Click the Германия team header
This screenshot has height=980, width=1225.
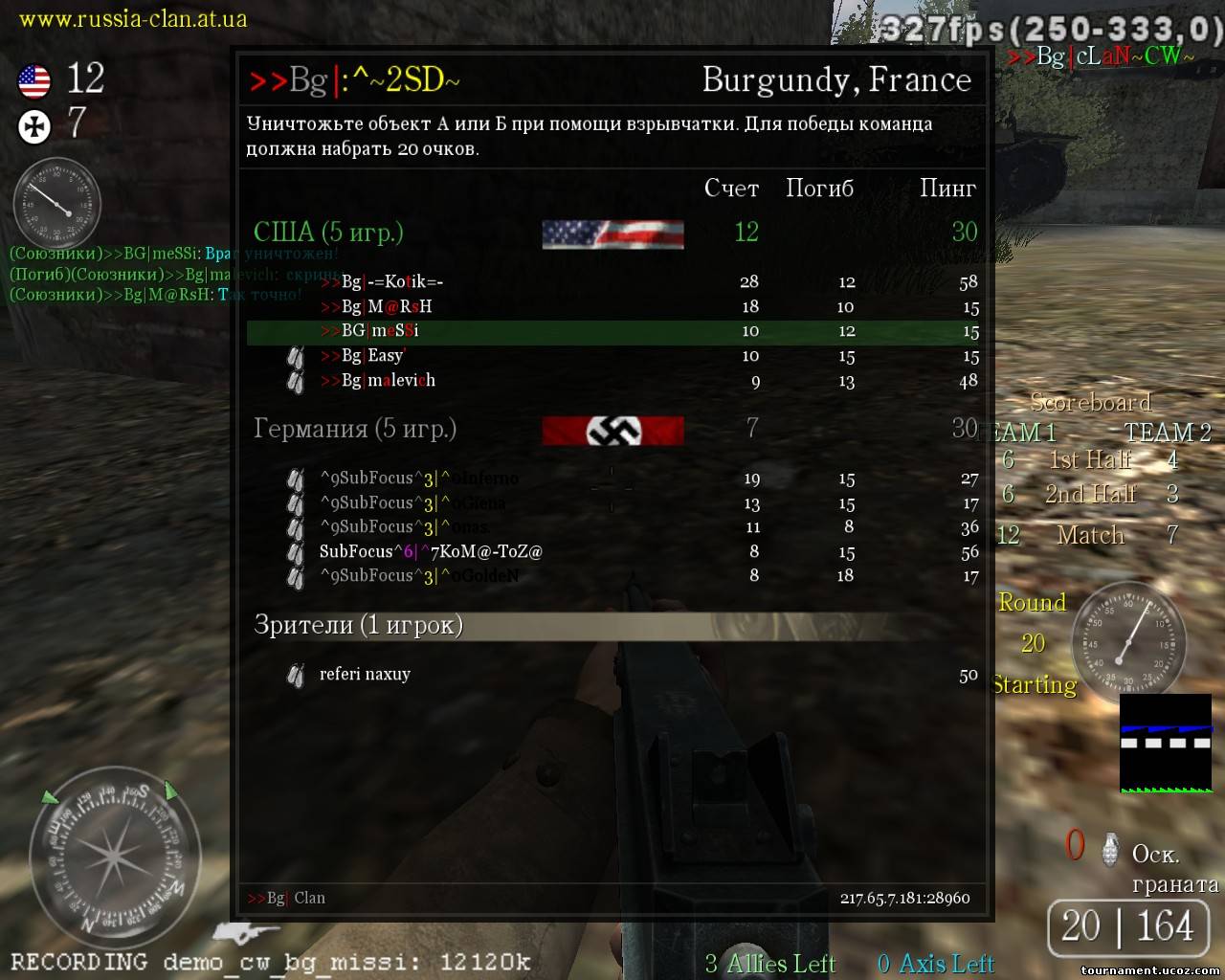tap(354, 429)
